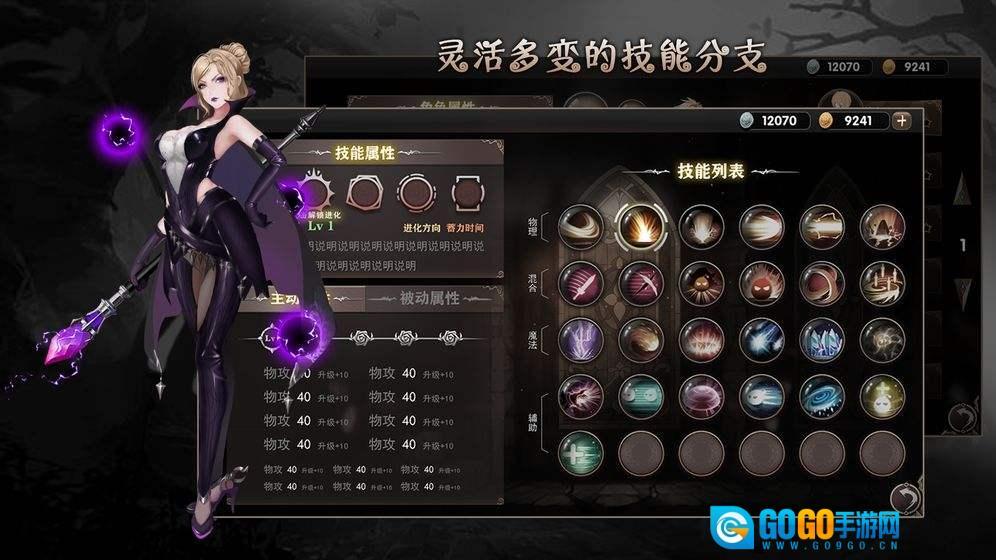Select the blue comet streak magic skill

762,340
